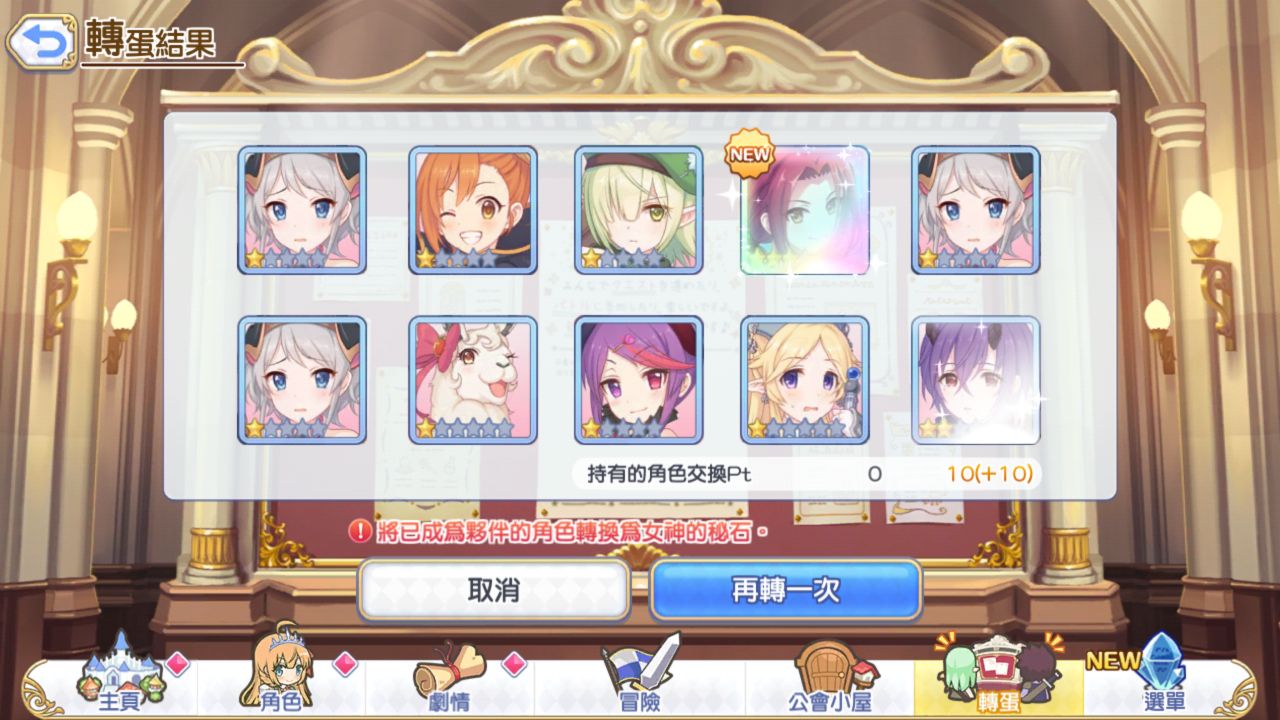The width and height of the screenshot is (1280, 720).
Task: Select the green-hat elf character card
Action: pos(638,210)
